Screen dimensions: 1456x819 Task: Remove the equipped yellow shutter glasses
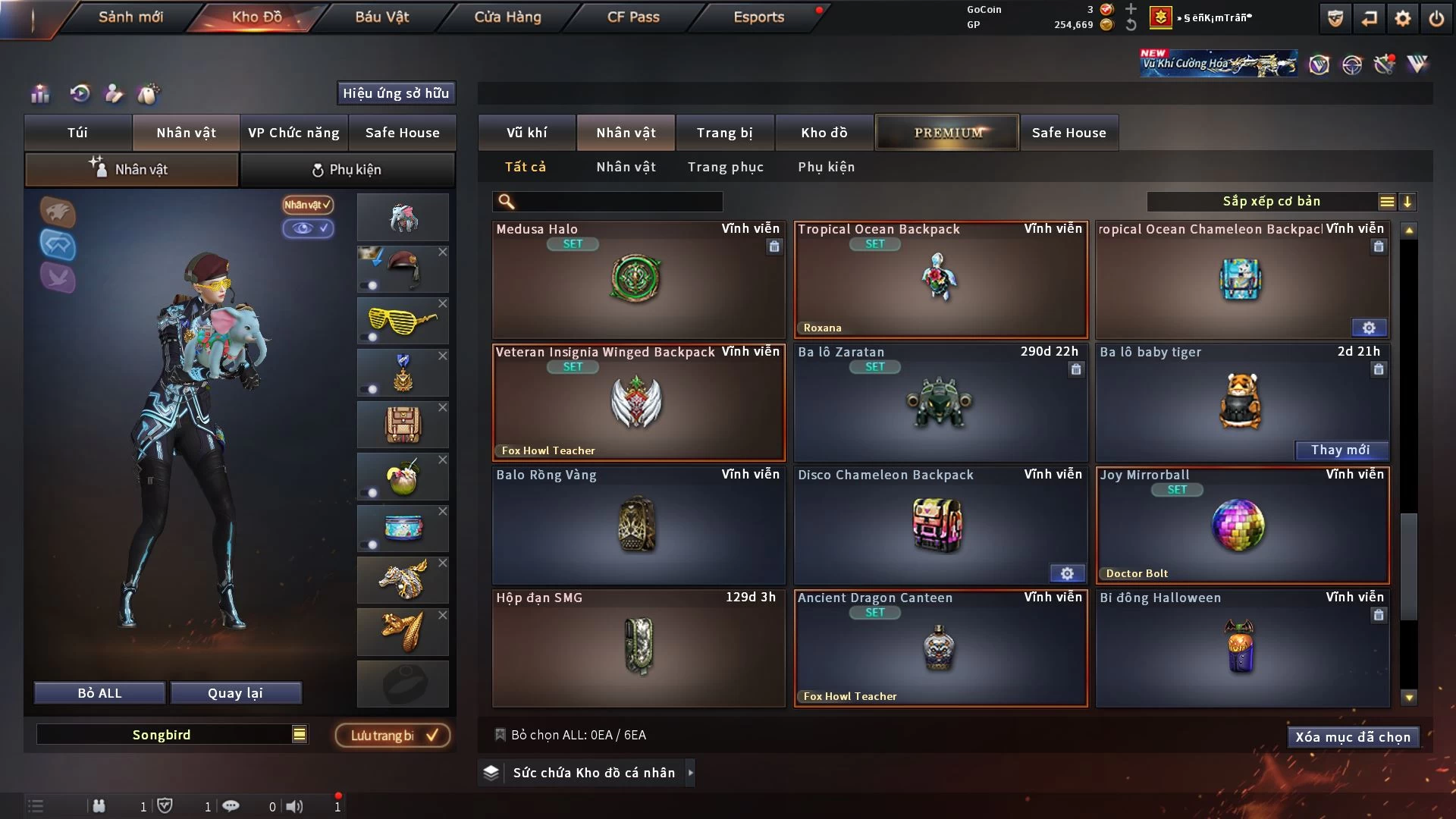[443, 303]
